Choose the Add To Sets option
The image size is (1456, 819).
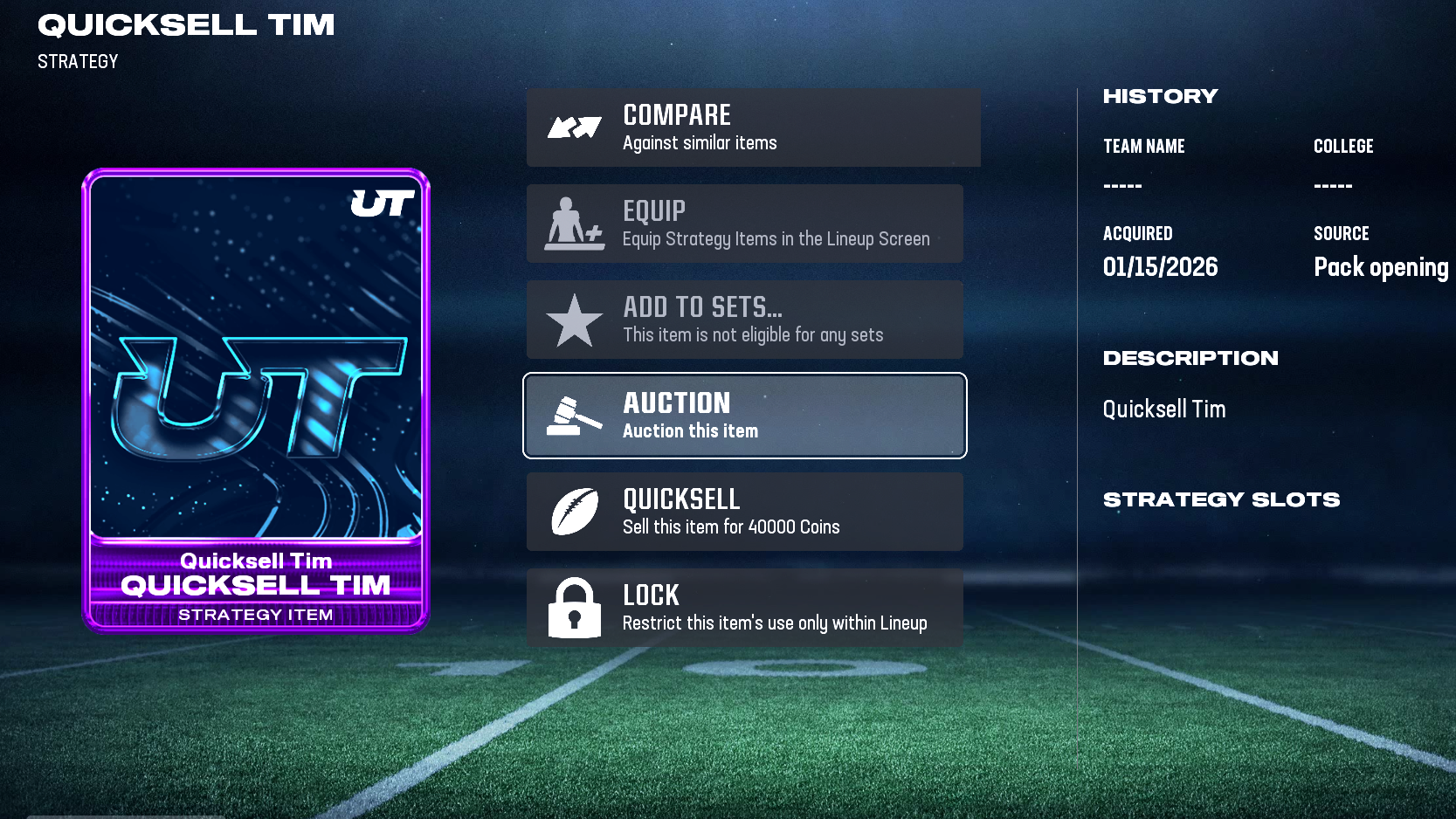pyautogui.click(x=744, y=320)
